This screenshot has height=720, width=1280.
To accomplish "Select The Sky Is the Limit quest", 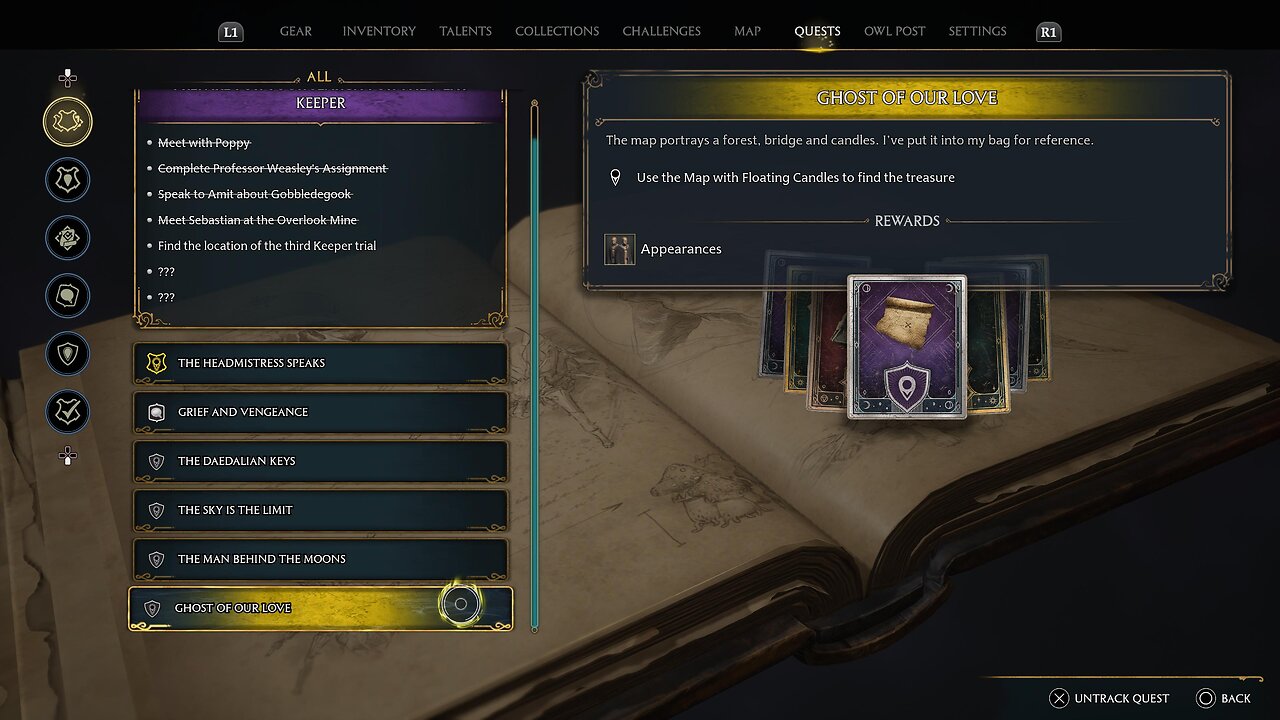I will [320, 510].
